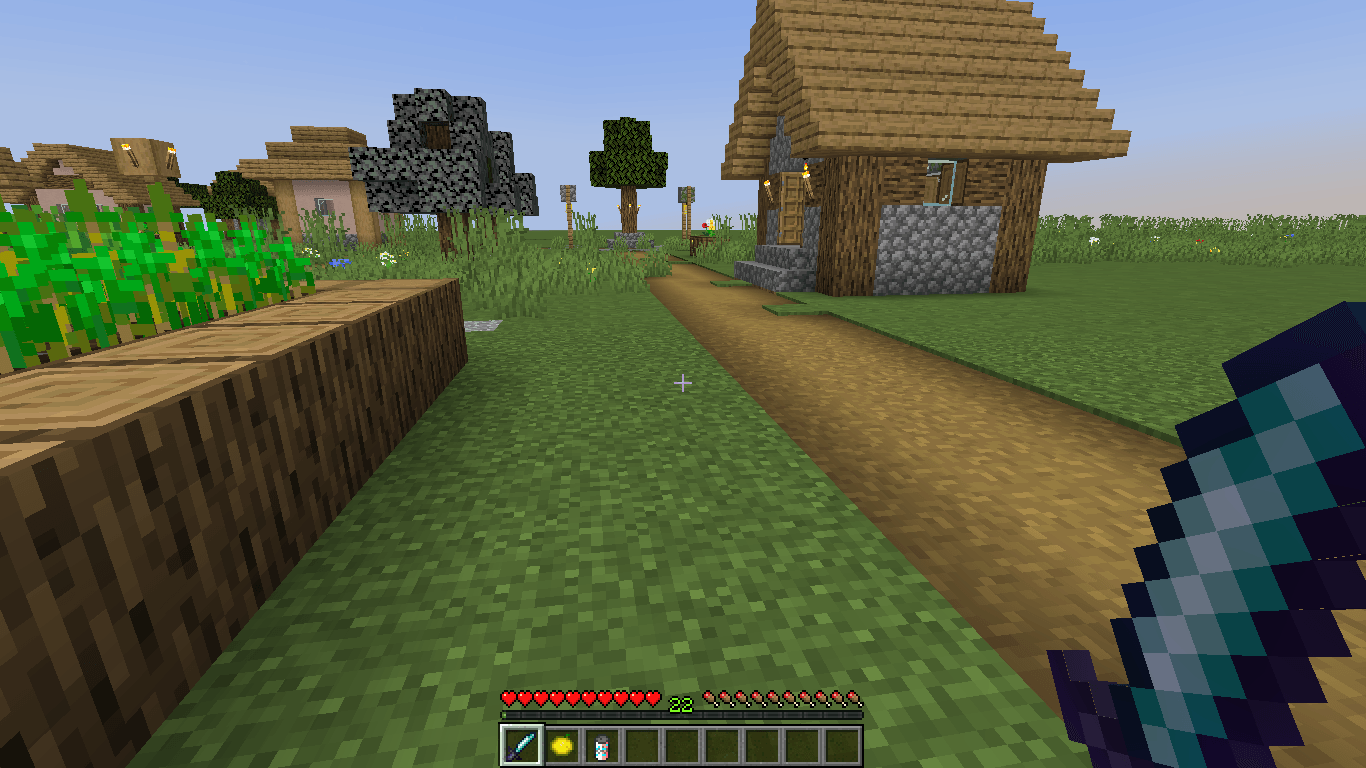Click the glass window pane on the house

click(944, 180)
